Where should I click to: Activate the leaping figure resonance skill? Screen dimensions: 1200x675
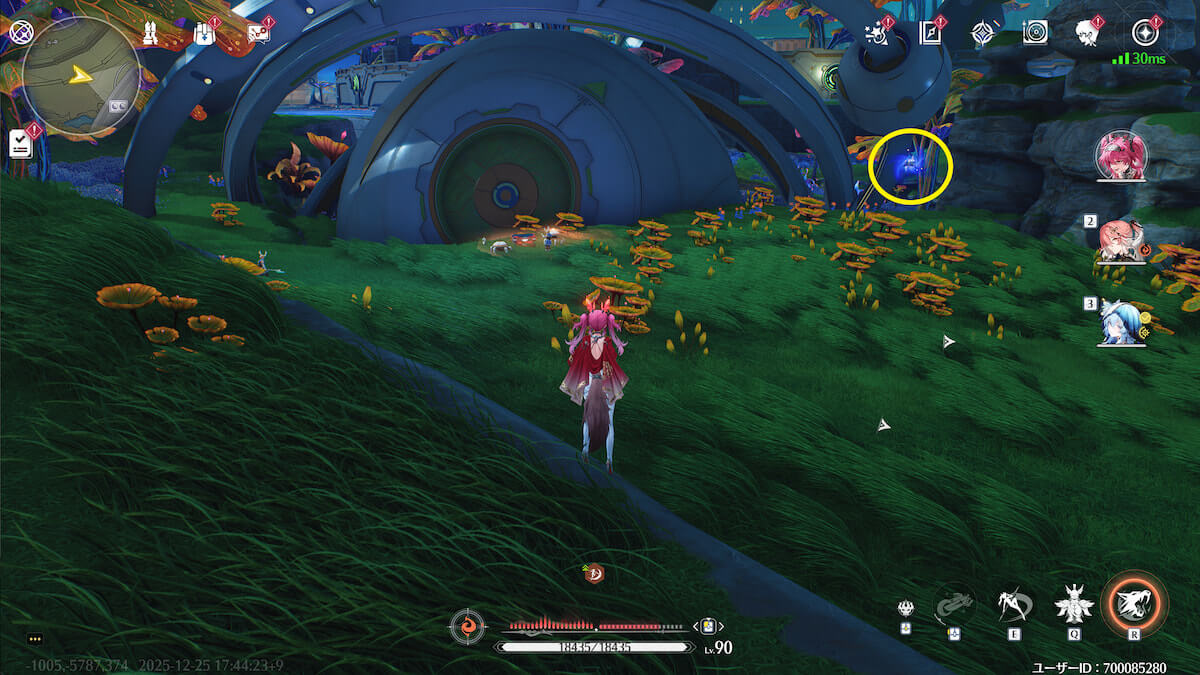1014,604
